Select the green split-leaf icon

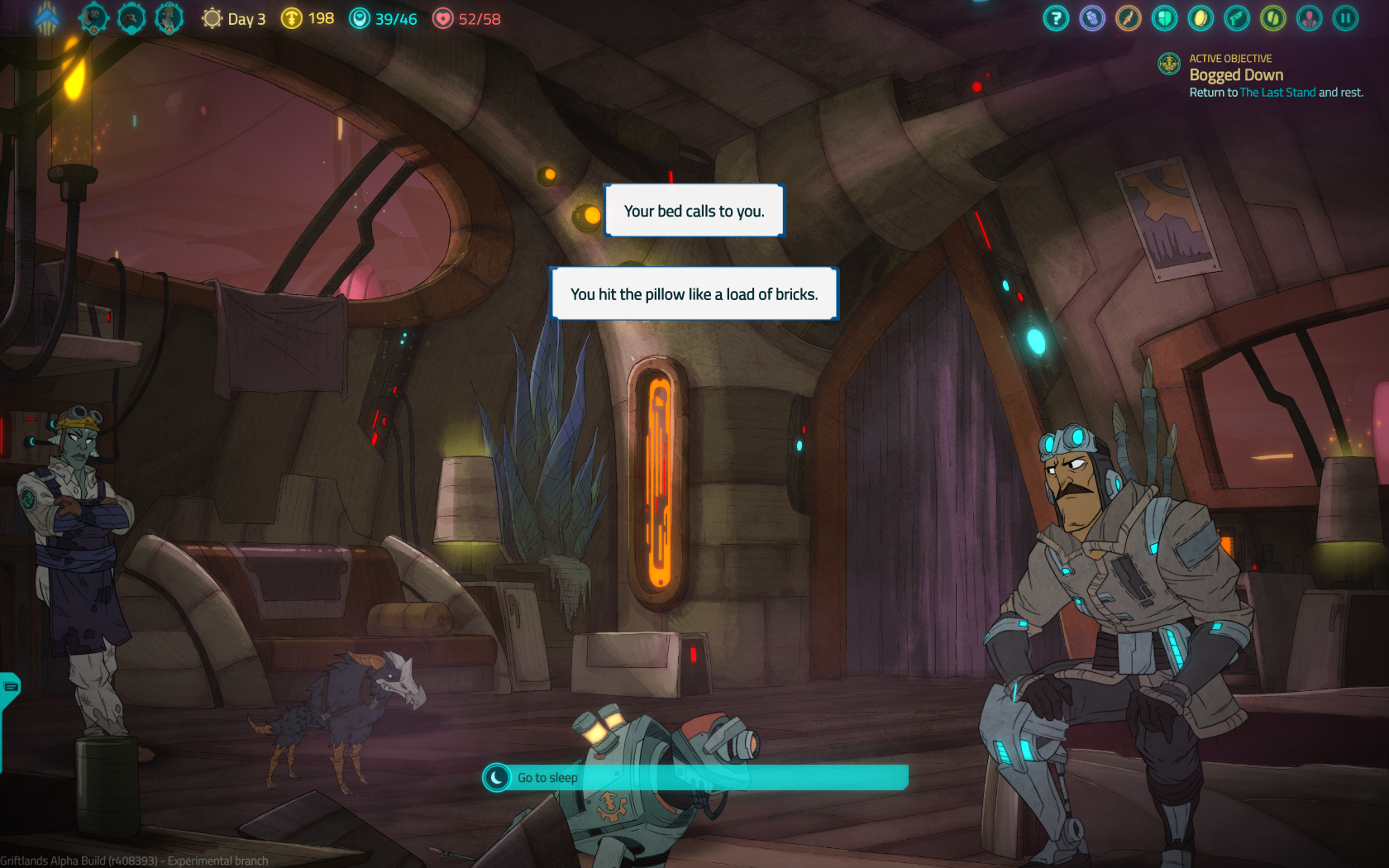pyautogui.click(x=1273, y=18)
